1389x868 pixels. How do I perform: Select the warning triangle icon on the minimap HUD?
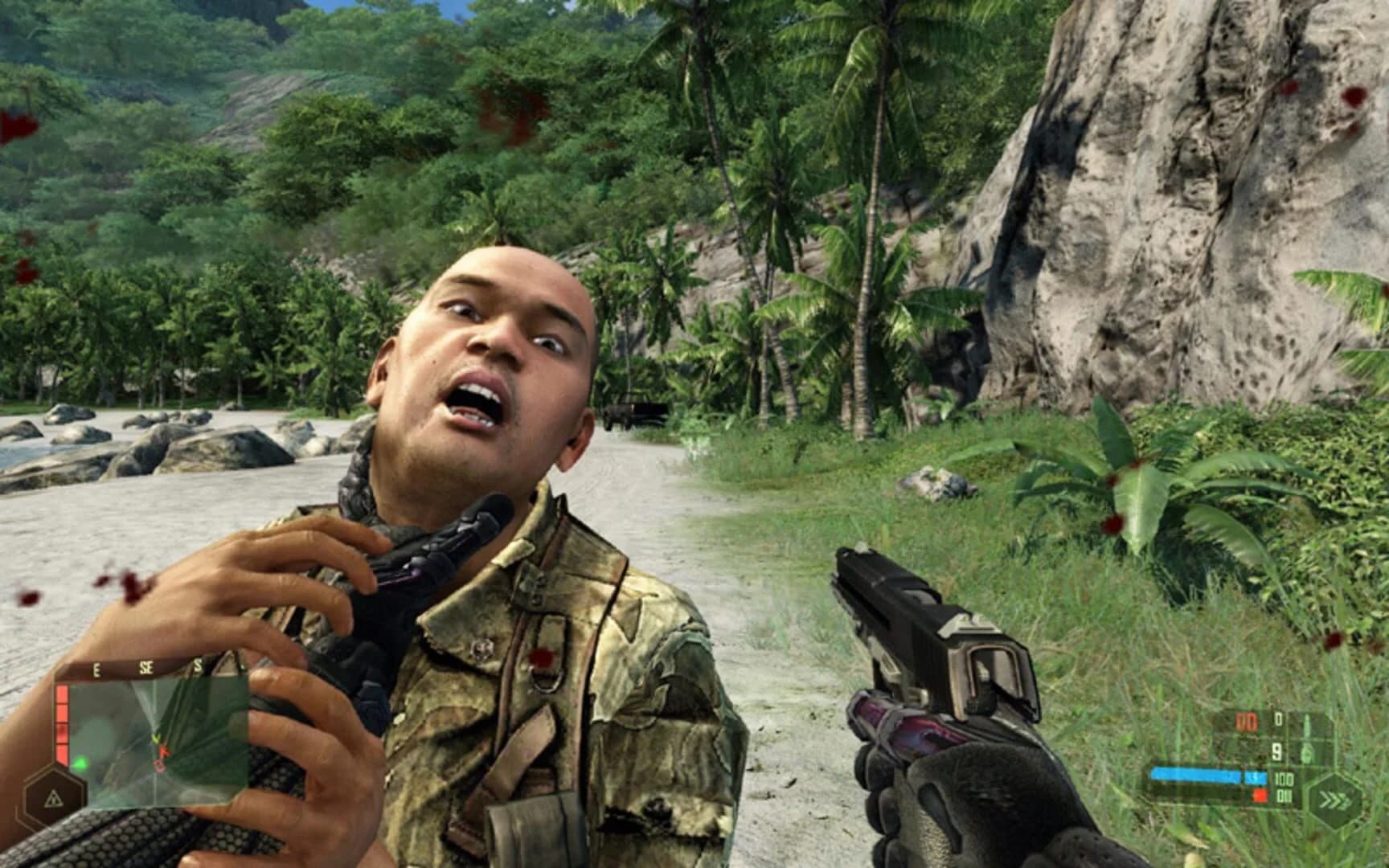coord(54,800)
